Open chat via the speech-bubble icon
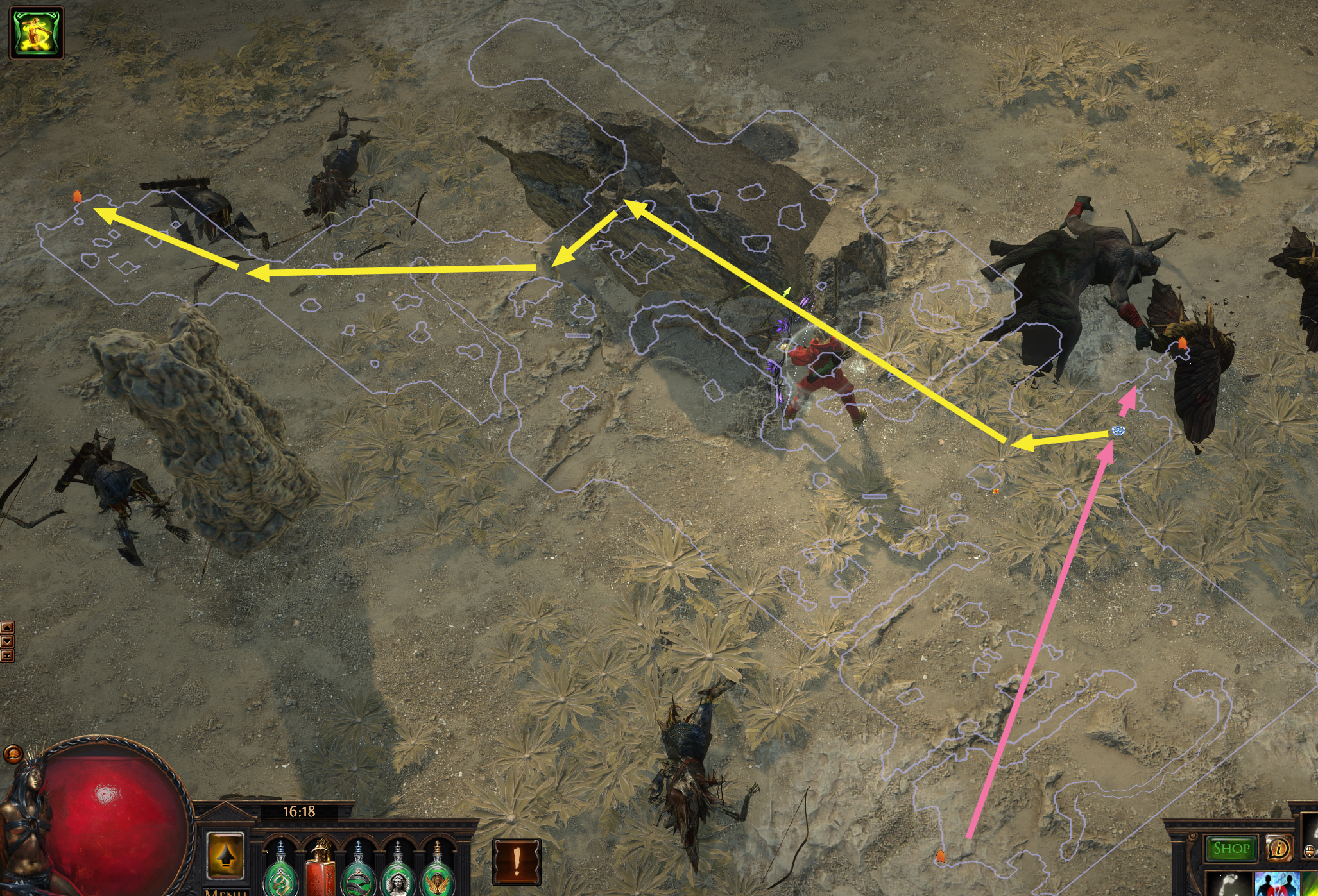This screenshot has width=1318, height=896. click(x=13, y=753)
